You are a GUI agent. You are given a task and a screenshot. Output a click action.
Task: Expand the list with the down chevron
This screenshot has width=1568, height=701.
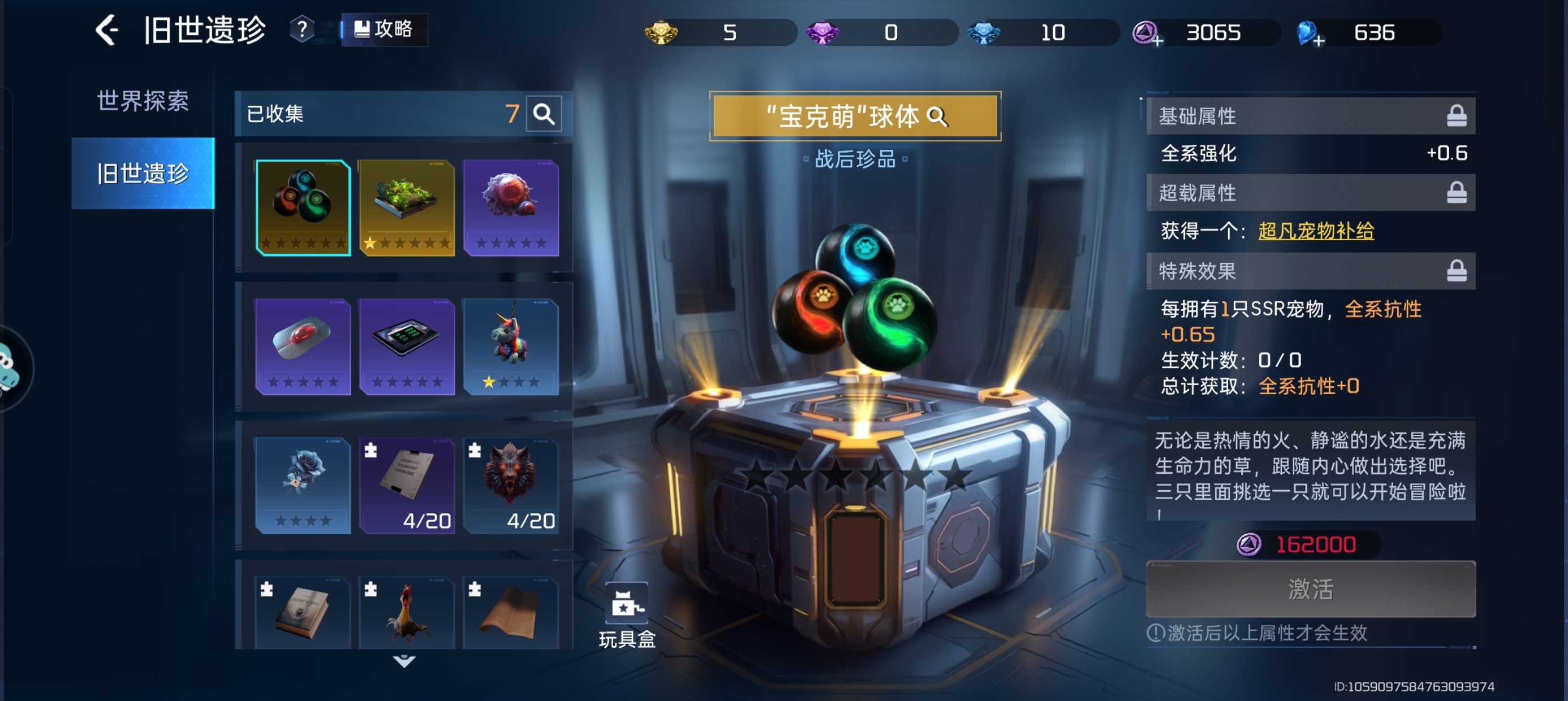coord(404,661)
